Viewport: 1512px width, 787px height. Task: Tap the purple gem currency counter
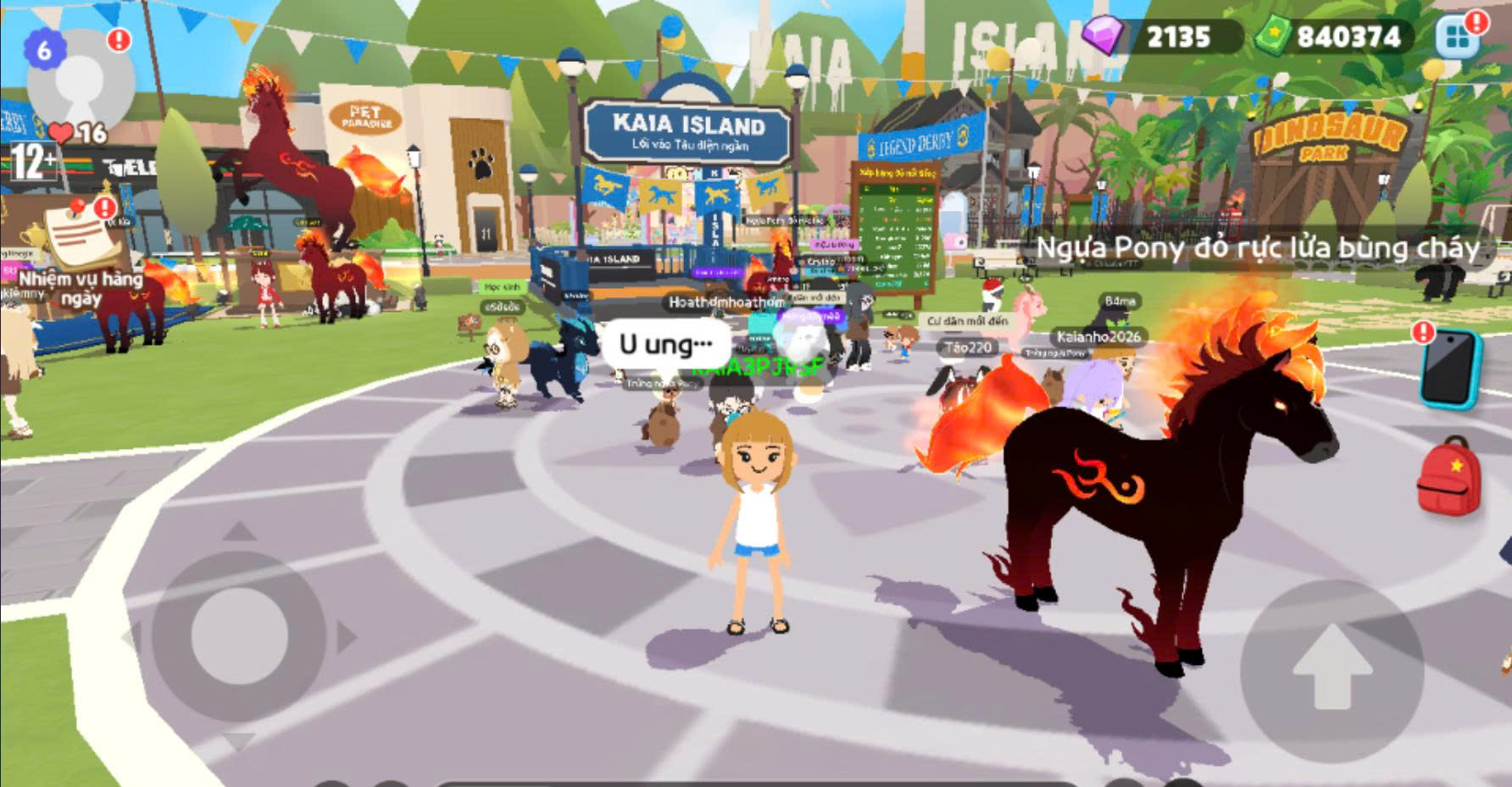[1160, 36]
